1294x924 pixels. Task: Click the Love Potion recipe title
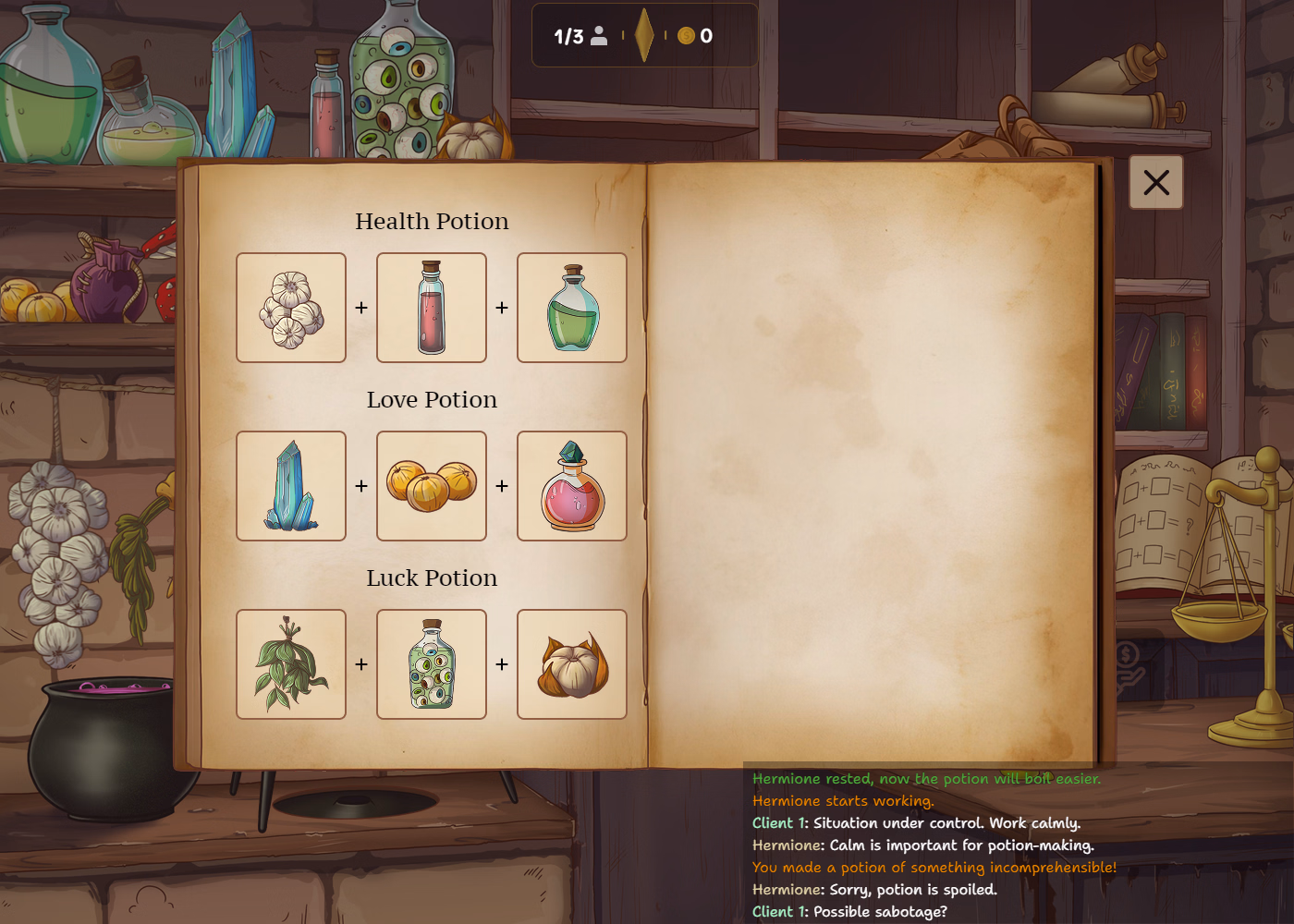[431, 399]
